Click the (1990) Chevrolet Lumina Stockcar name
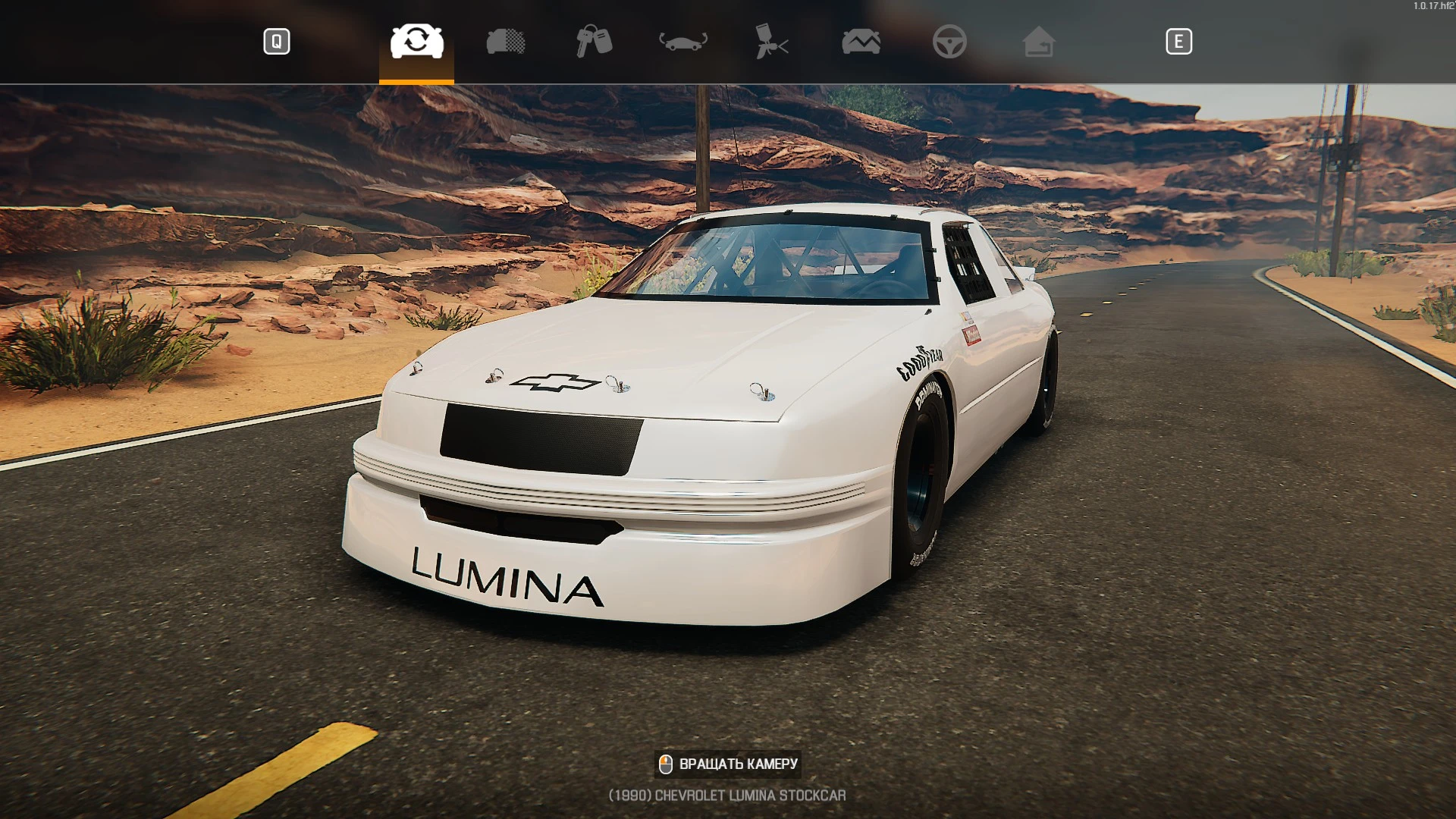Image resolution: width=1456 pixels, height=819 pixels. (x=727, y=795)
